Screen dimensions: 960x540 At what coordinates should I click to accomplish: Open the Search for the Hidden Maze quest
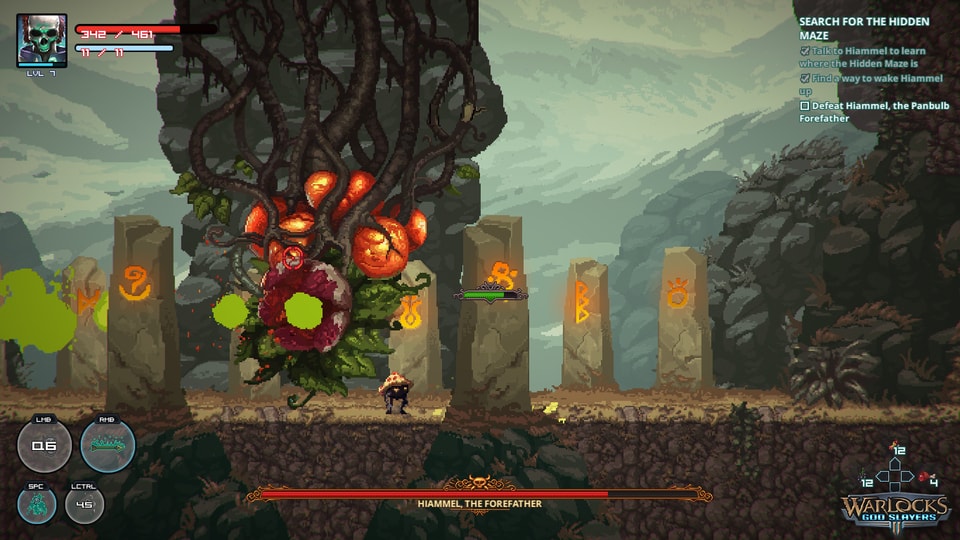pos(863,28)
